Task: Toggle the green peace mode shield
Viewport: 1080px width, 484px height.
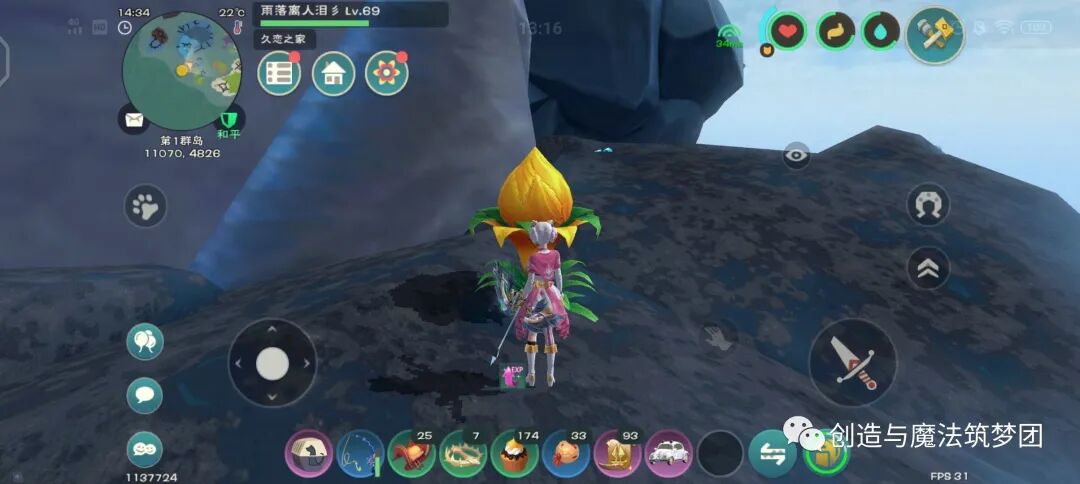Action: point(231,121)
